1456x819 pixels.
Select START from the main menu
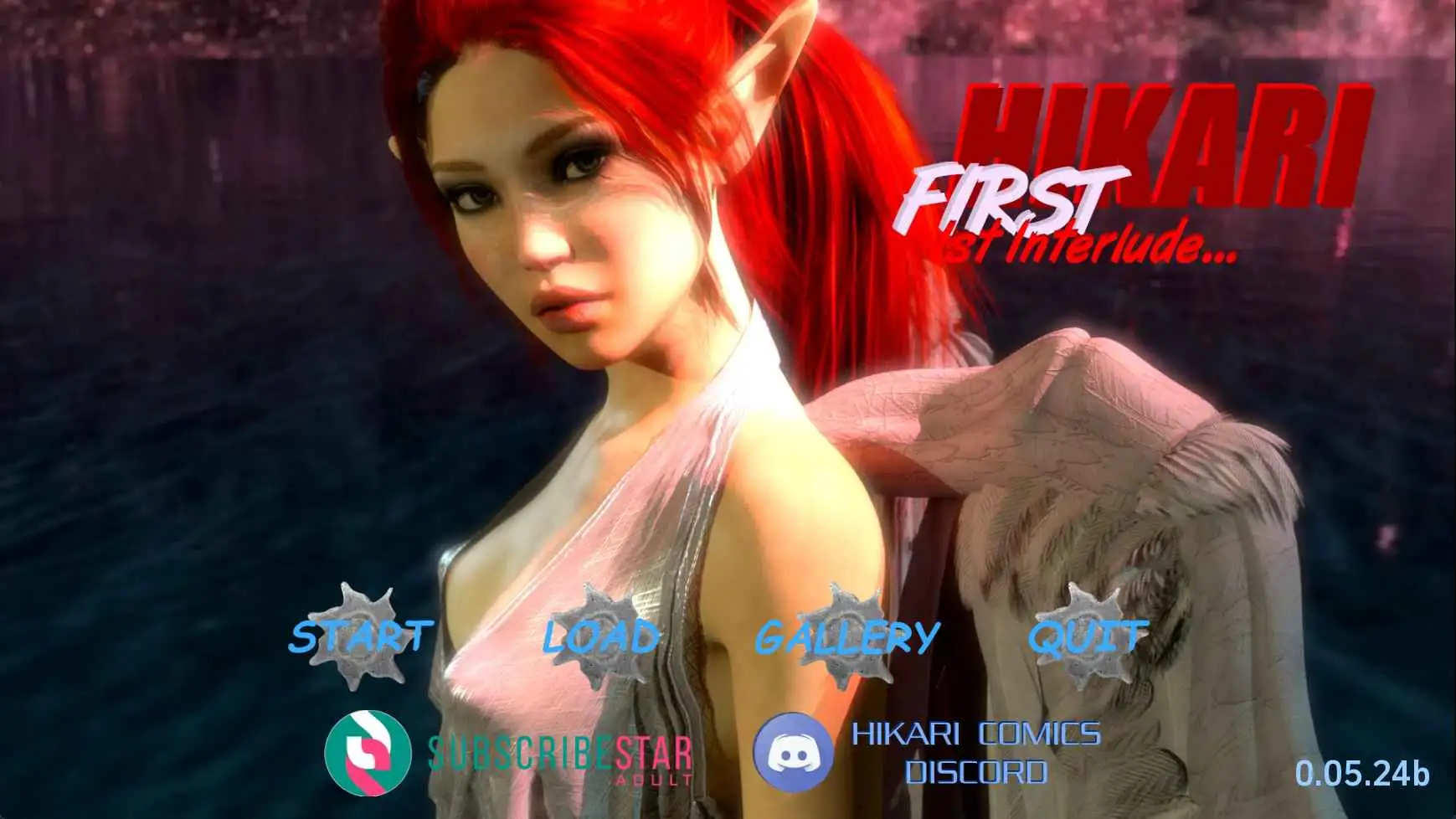358,638
